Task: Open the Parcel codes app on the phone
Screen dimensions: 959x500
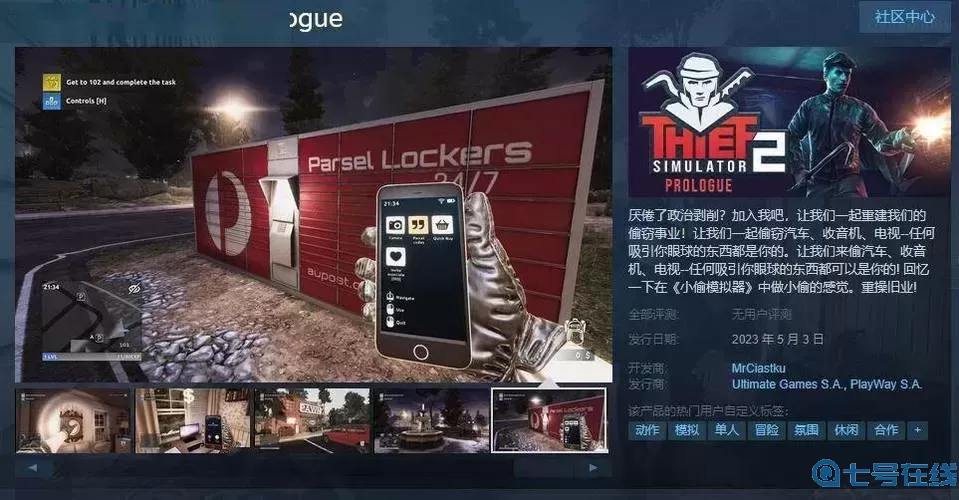Action: point(418,225)
